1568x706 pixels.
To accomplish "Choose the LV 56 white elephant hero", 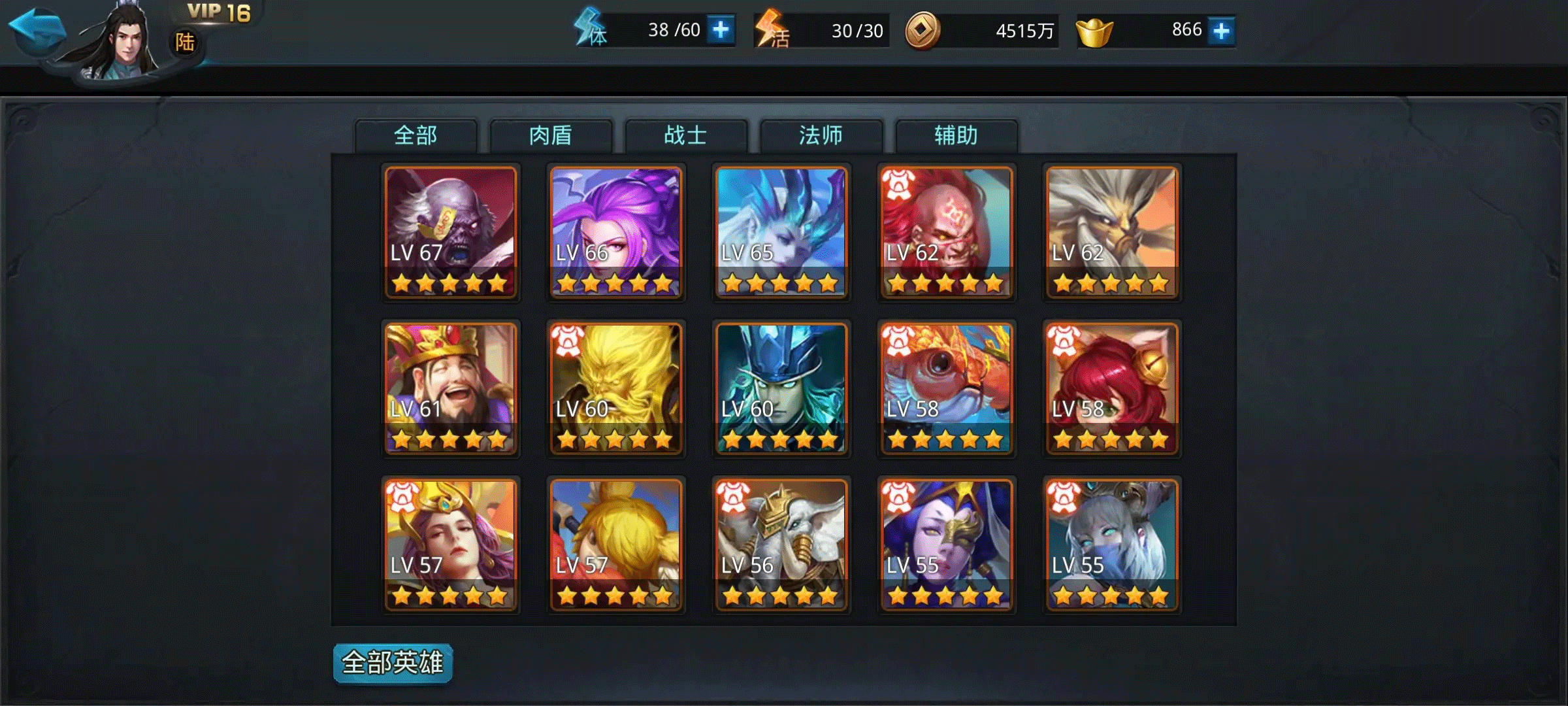I will [781, 545].
